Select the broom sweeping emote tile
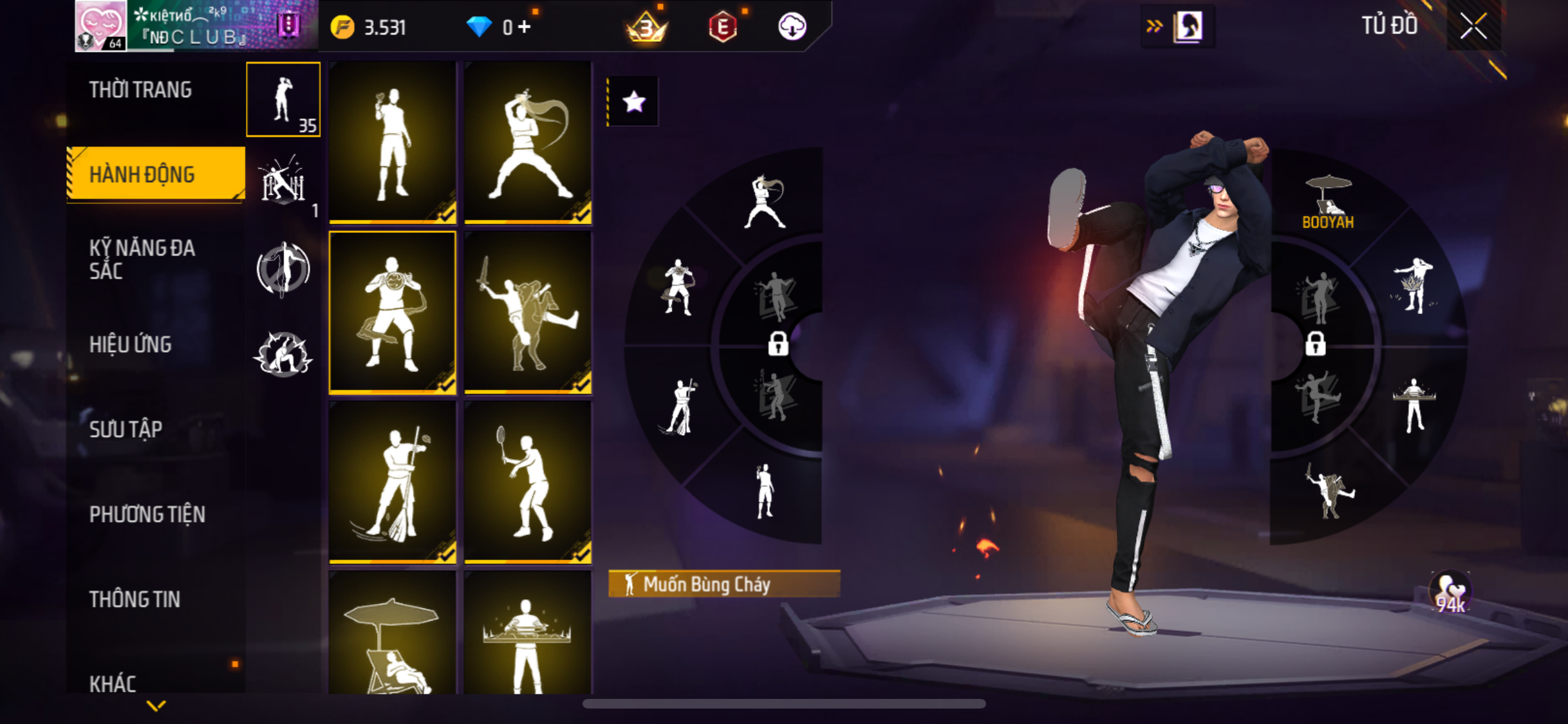Screen dimensions: 1568x724 (393, 481)
